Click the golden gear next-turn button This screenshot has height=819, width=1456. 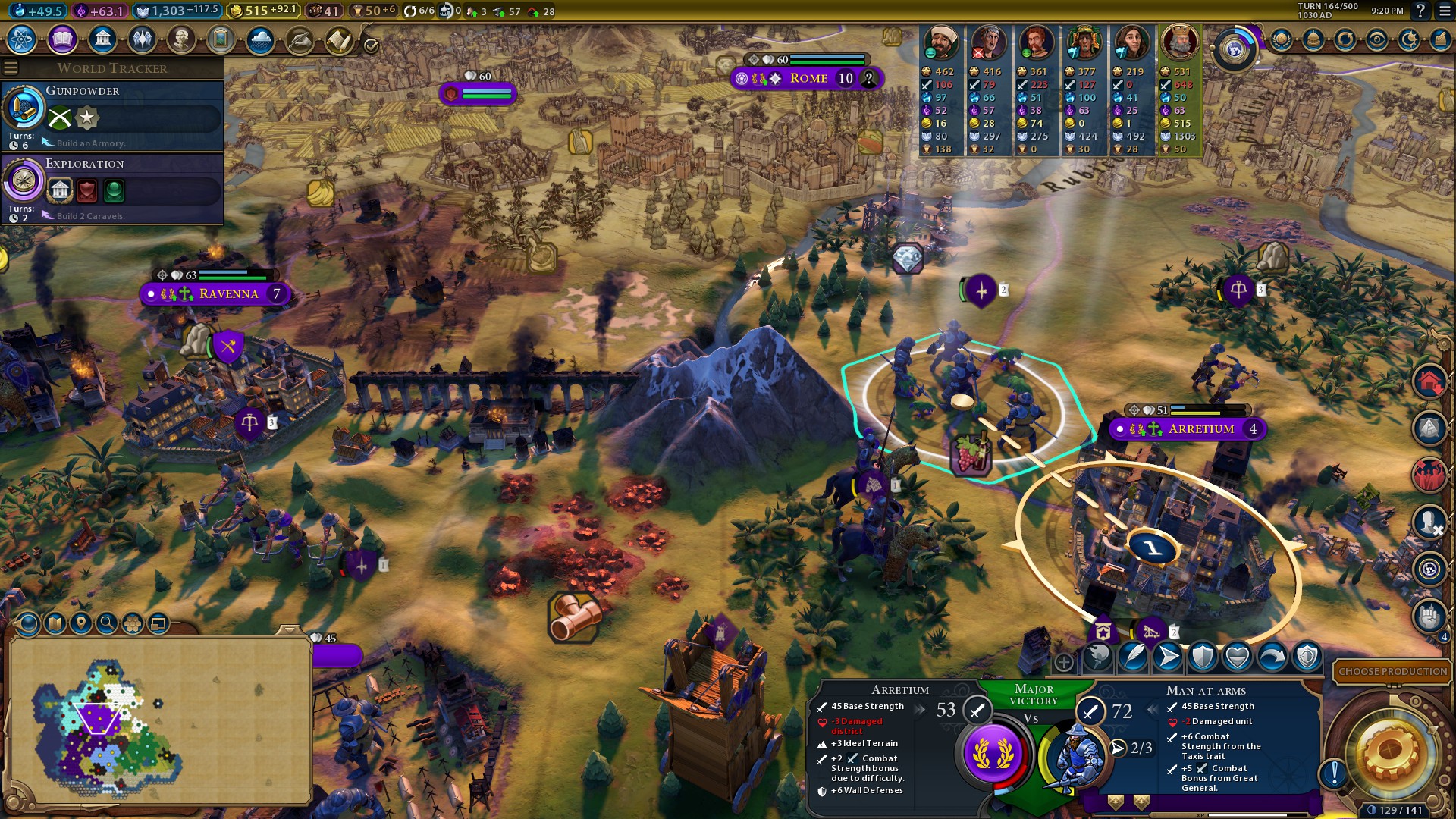click(1390, 752)
